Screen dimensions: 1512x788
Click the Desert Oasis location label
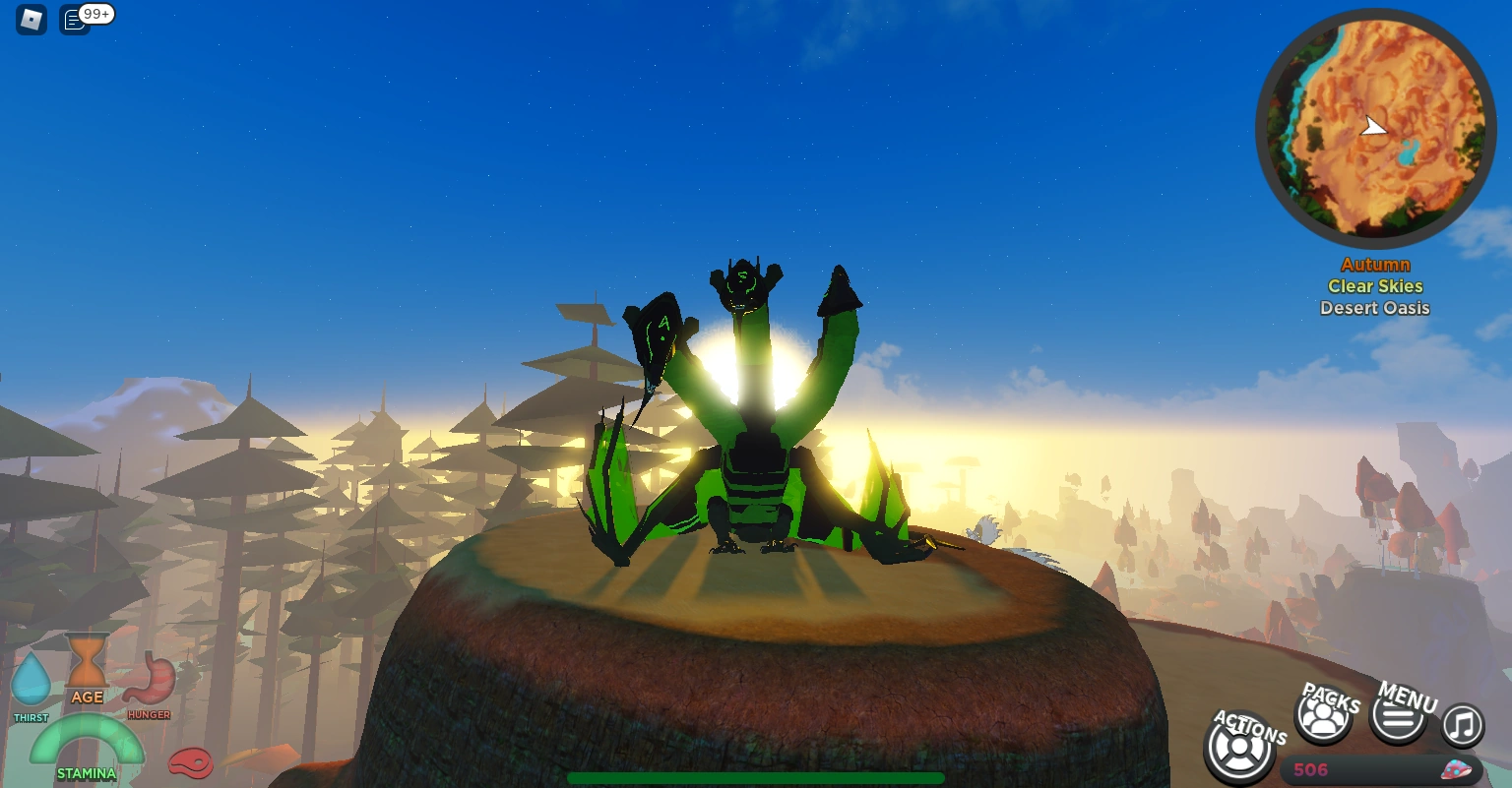tap(1374, 308)
